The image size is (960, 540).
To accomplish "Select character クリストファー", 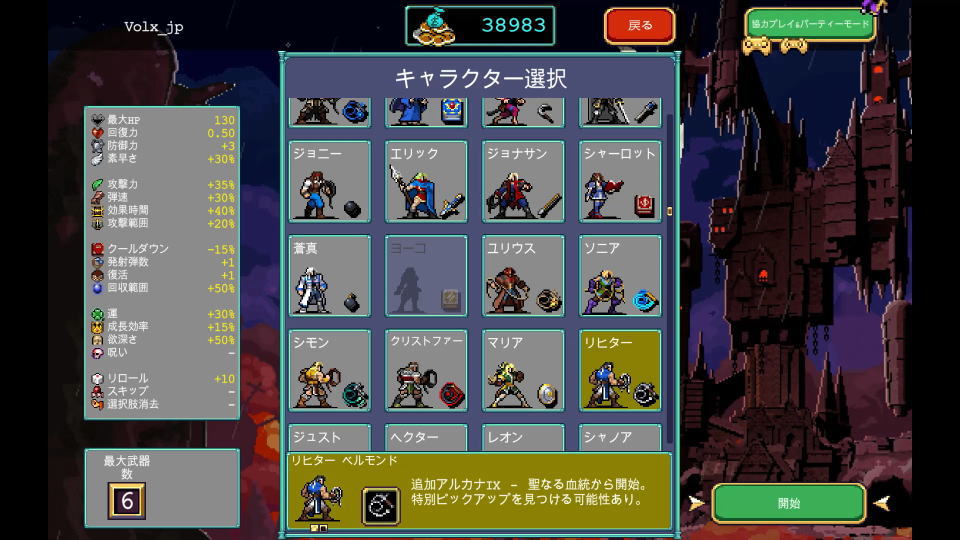I will (426, 370).
